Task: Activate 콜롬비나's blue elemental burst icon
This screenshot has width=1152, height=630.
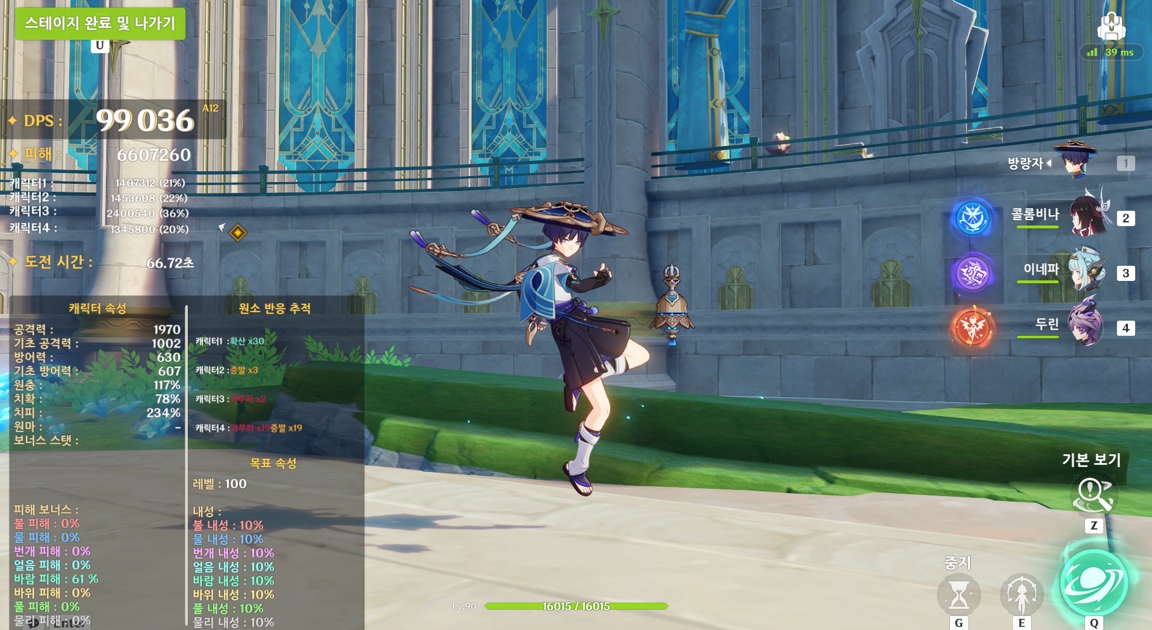Action: (x=972, y=218)
